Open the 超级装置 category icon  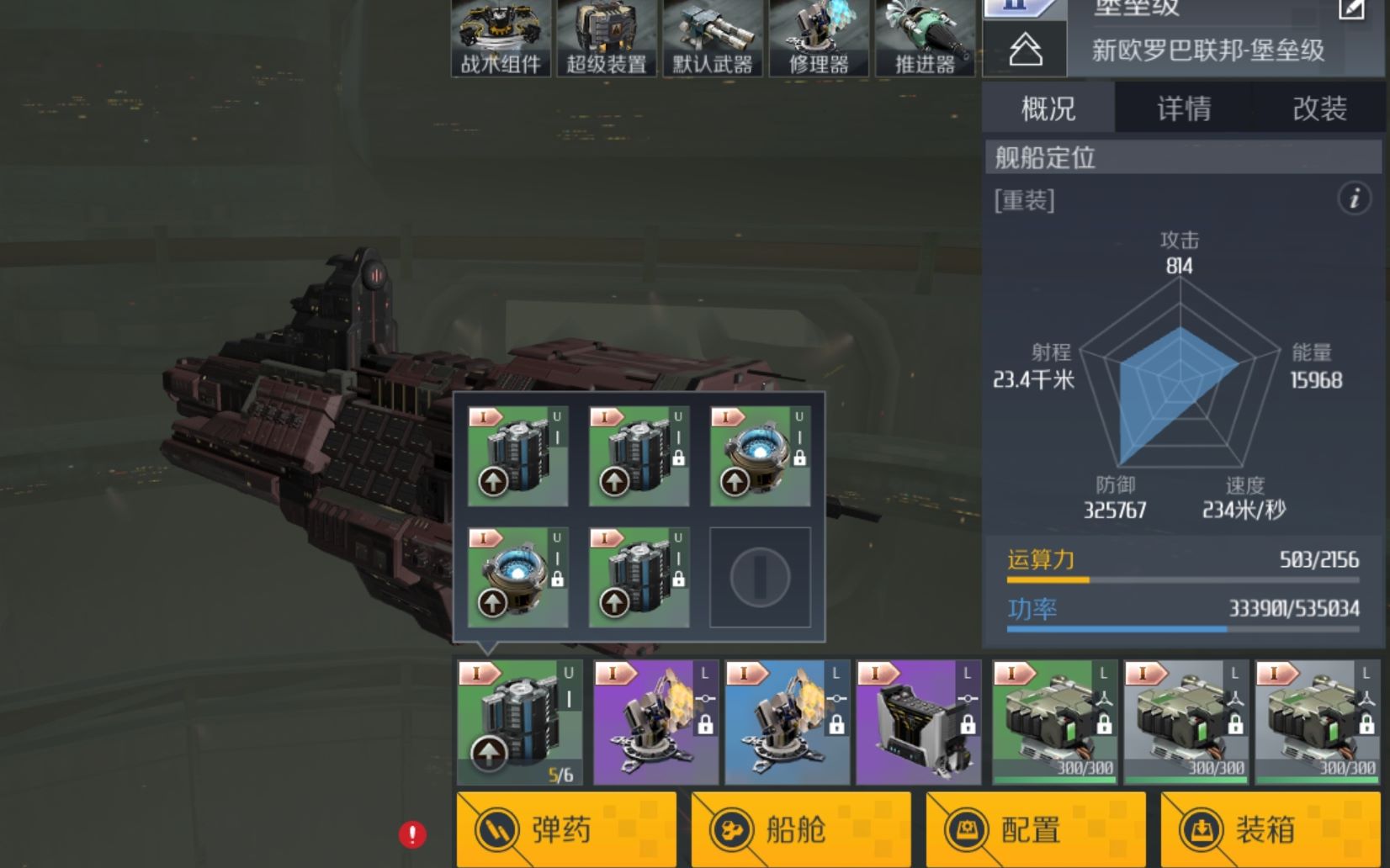(607, 38)
